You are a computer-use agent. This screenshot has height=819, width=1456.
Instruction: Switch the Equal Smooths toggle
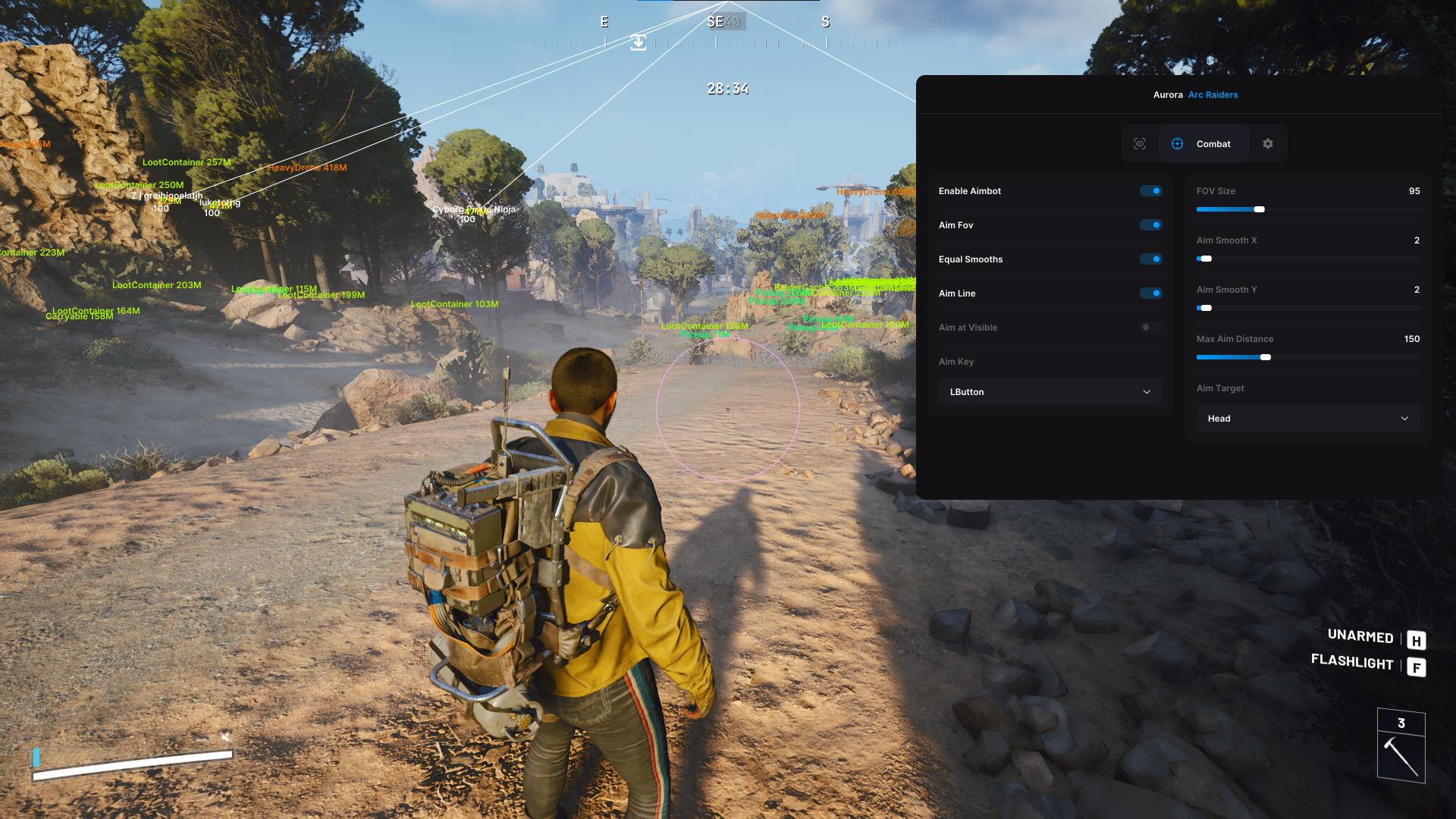pyautogui.click(x=1150, y=259)
